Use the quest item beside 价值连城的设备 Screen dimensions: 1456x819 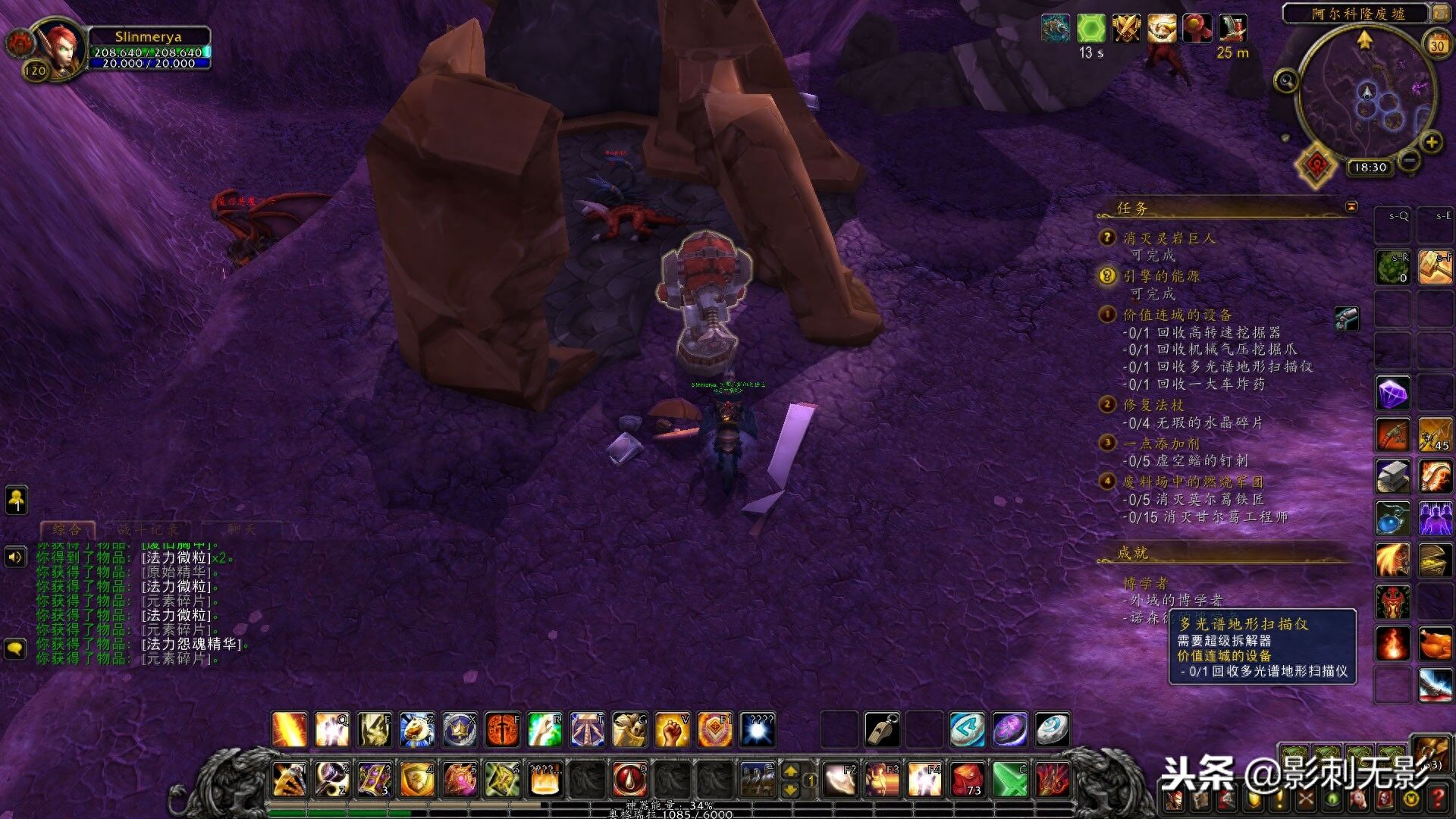coord(1347,318)
